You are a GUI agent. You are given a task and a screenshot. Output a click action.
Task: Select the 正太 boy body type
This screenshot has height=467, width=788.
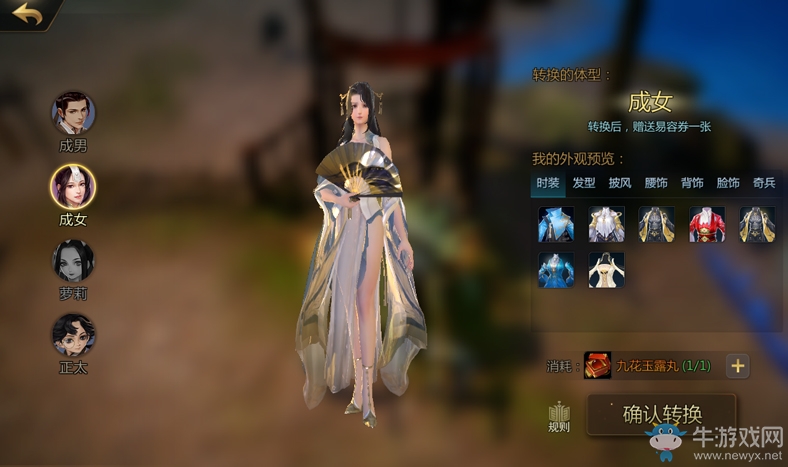[x=73, y=335]
